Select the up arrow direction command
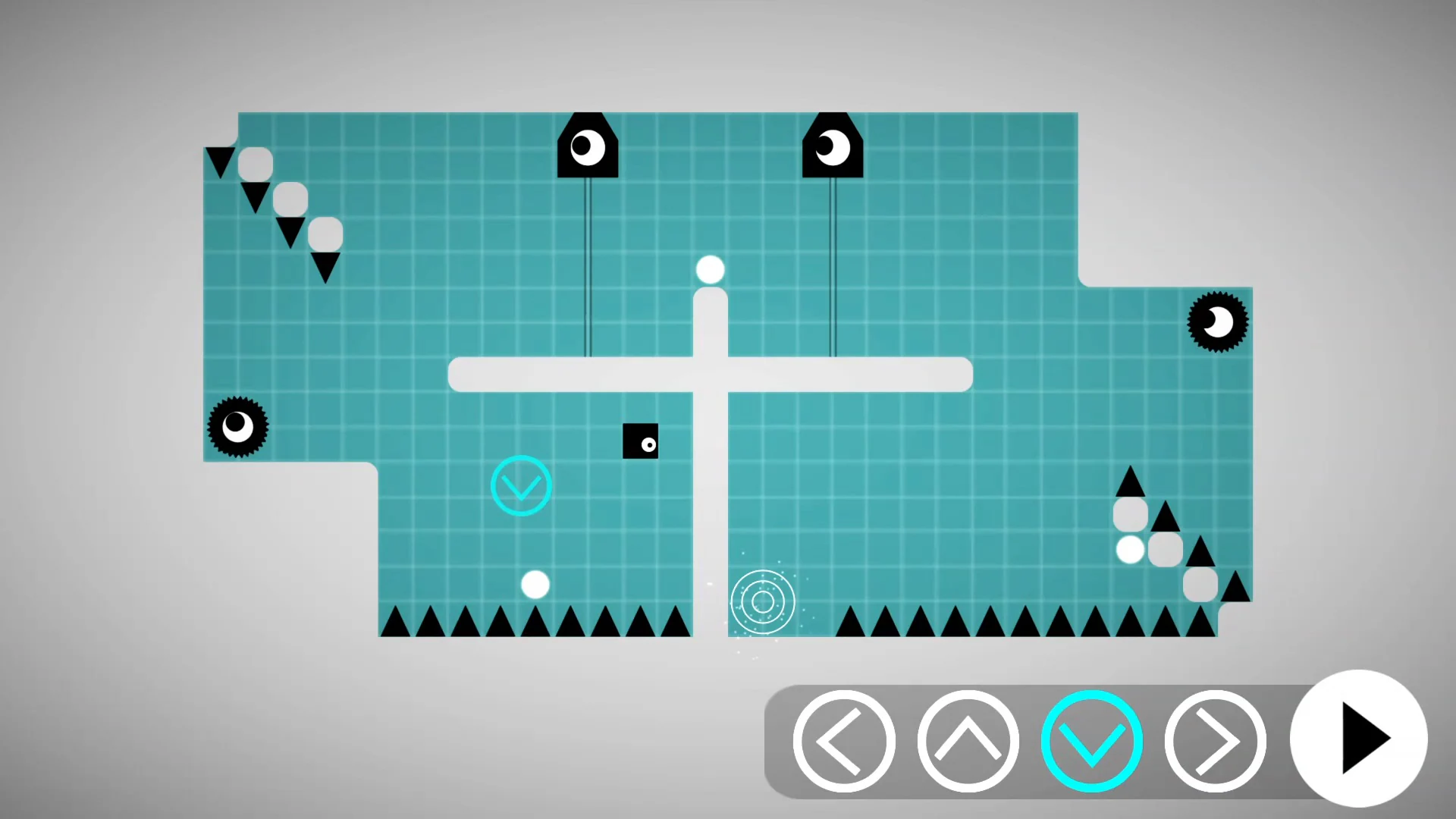 pyautogui.click(x=968, y=739)
